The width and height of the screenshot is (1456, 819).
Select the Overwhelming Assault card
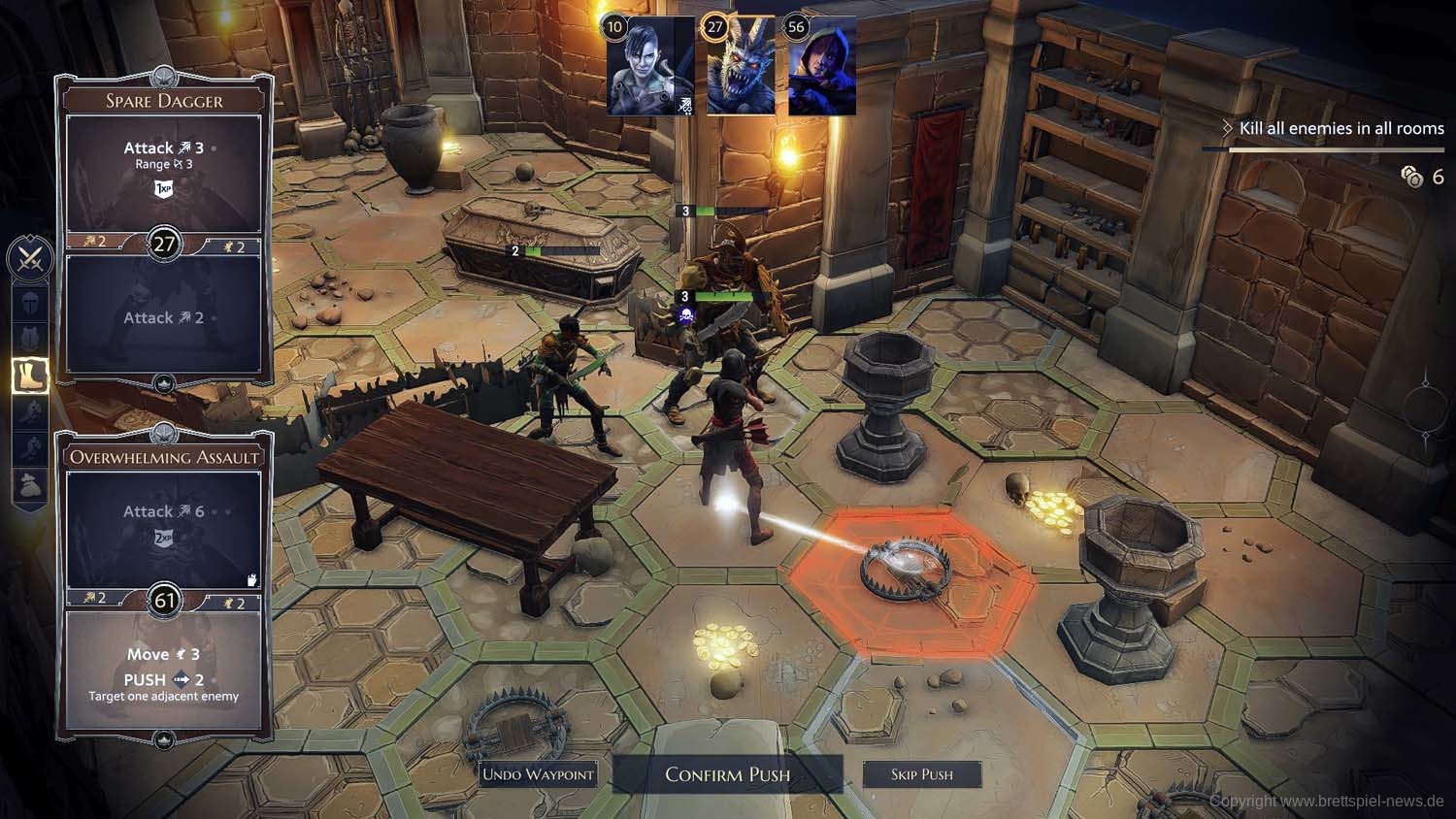pyautogui.click(x=164, y=457)
